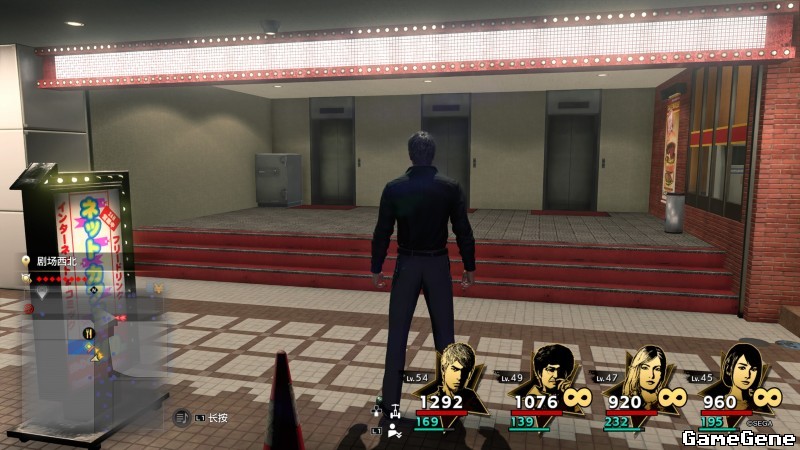Click the location pin next to 剧场西北
This screenshot has width=800, height=450.
click(26, 261)
